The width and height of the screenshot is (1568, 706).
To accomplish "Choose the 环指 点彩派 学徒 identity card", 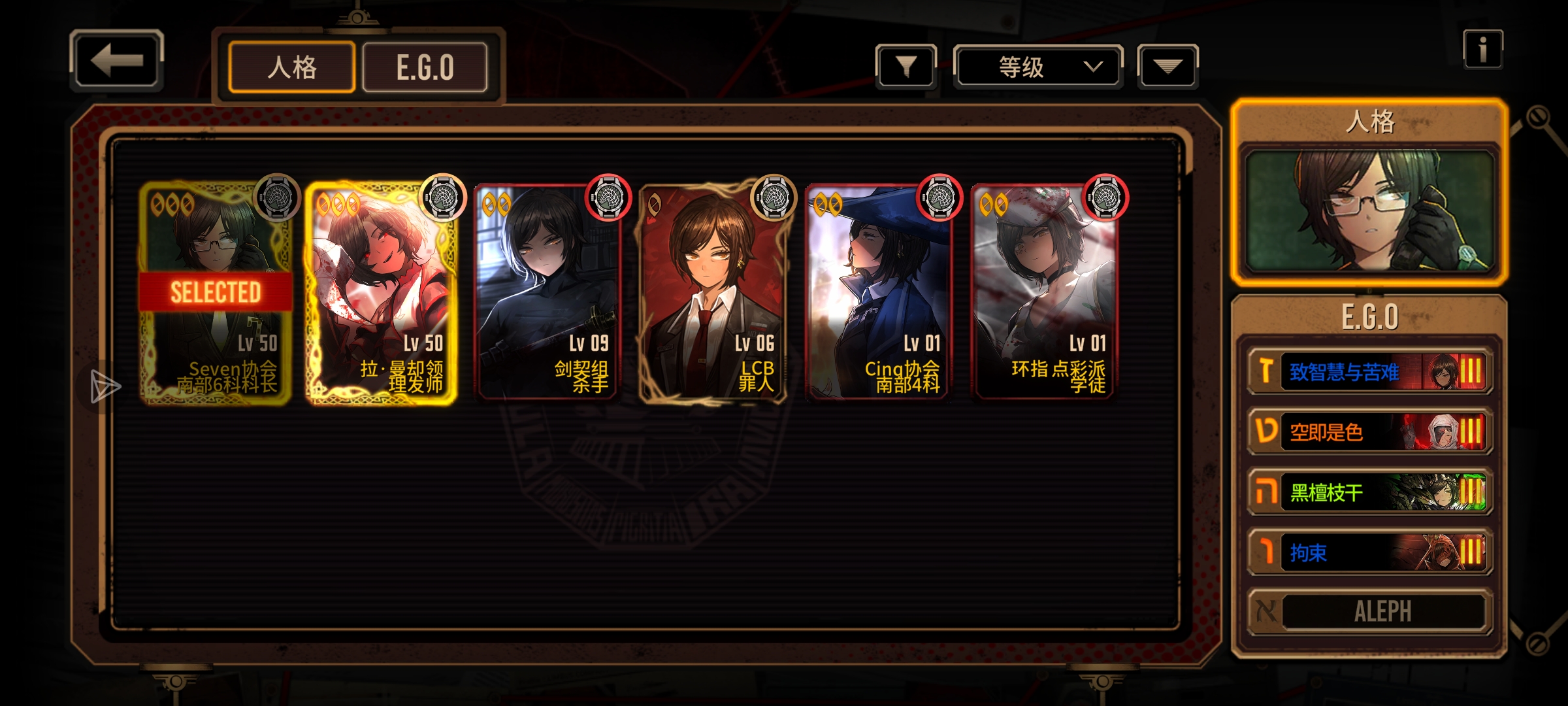I will 1045,294.
